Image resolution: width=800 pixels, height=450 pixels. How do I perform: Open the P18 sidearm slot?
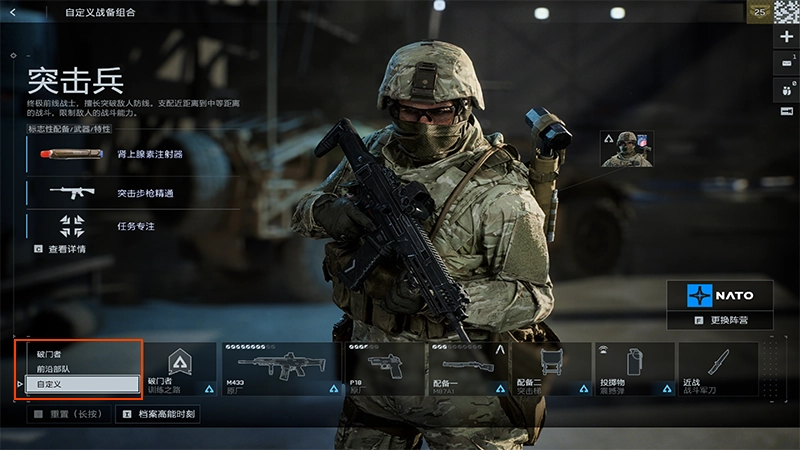386,368
